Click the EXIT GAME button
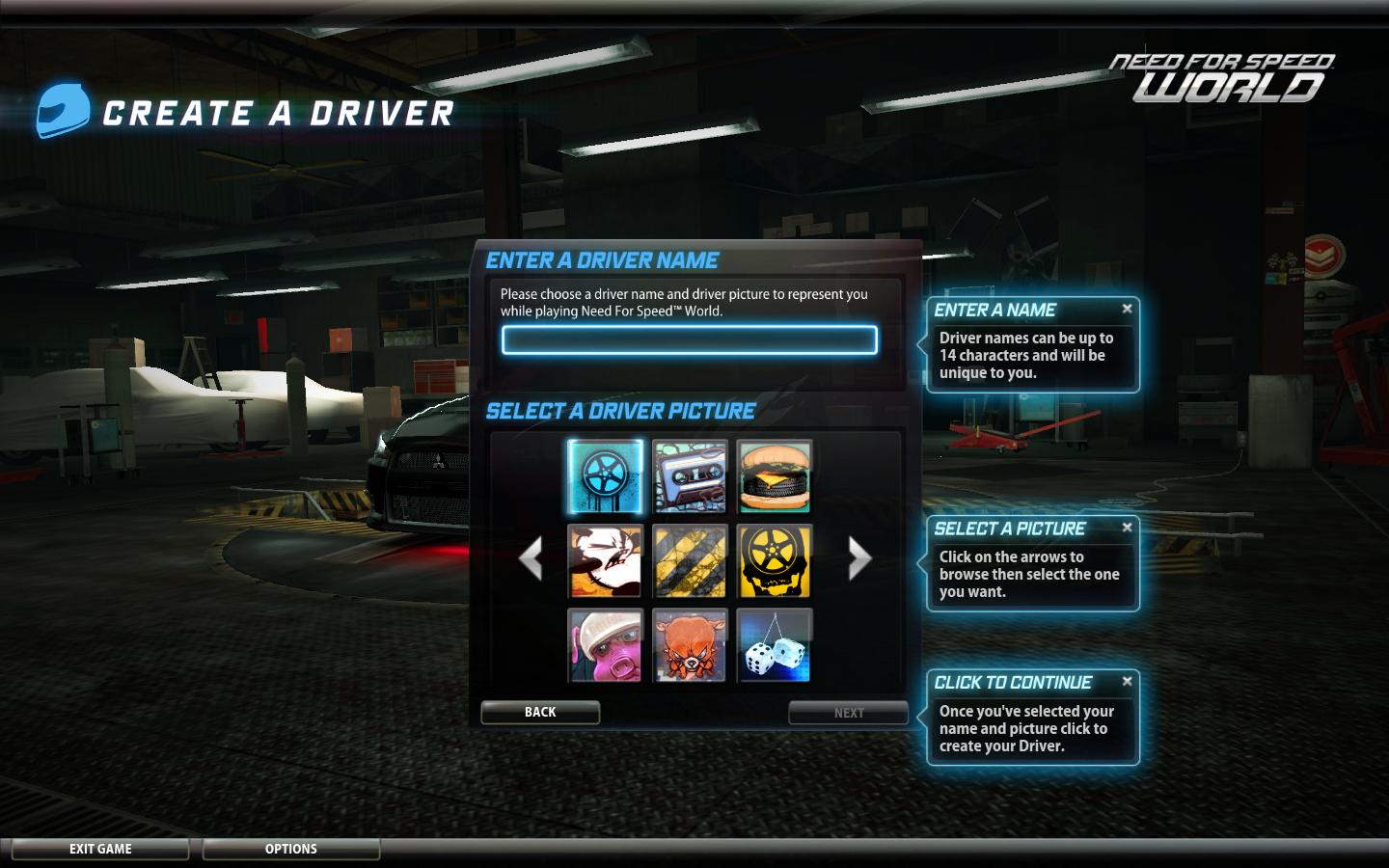 point(100,849)
